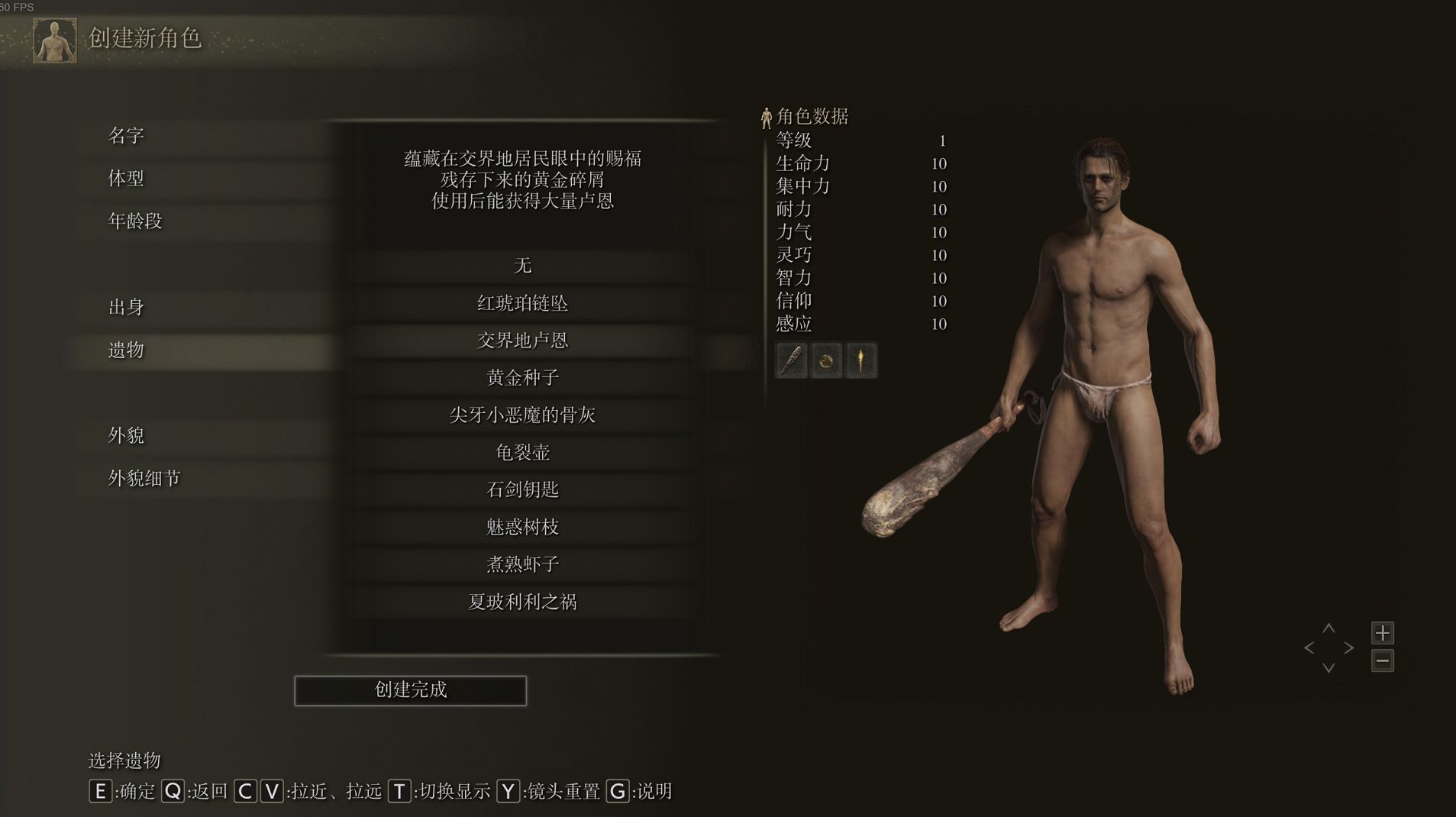Choose the 黄金种子 keepsake
This screenshot has height=817, width=1456.
[x=522, y=378]
